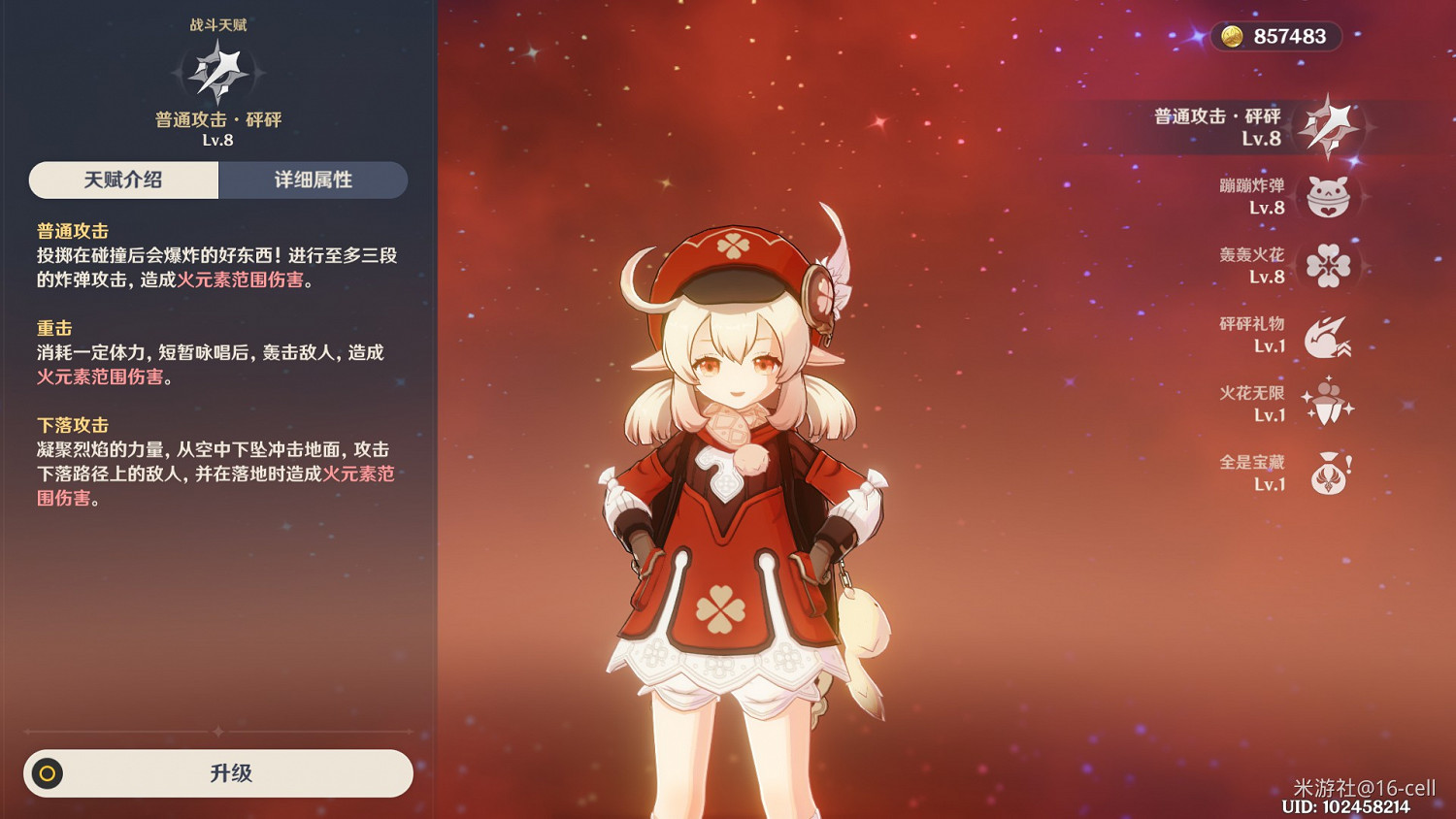1456x819 pixels.
Task: Select the 全是宝藏 exploration talent icon
Action: coord(1328,472)
